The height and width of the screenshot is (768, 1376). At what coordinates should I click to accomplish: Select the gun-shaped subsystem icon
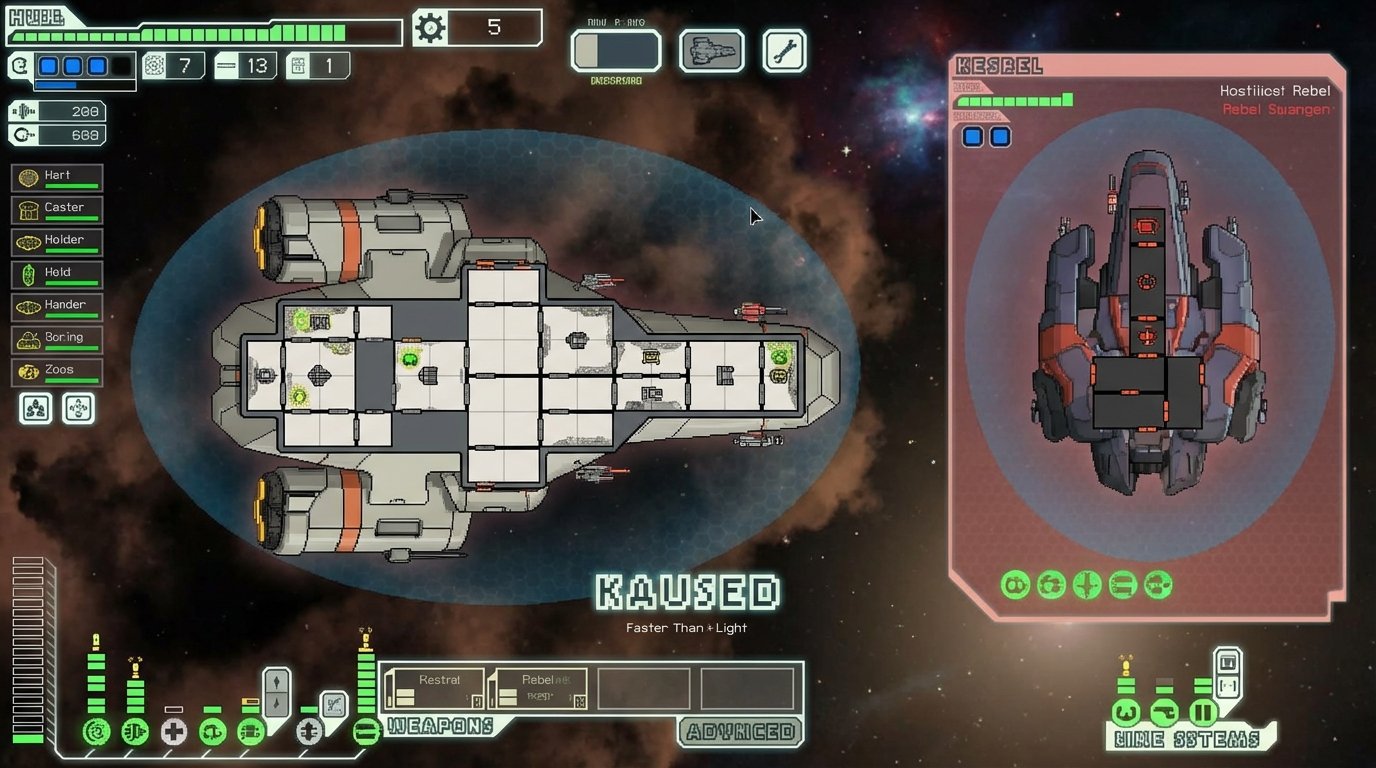[x=1162, y=712]
